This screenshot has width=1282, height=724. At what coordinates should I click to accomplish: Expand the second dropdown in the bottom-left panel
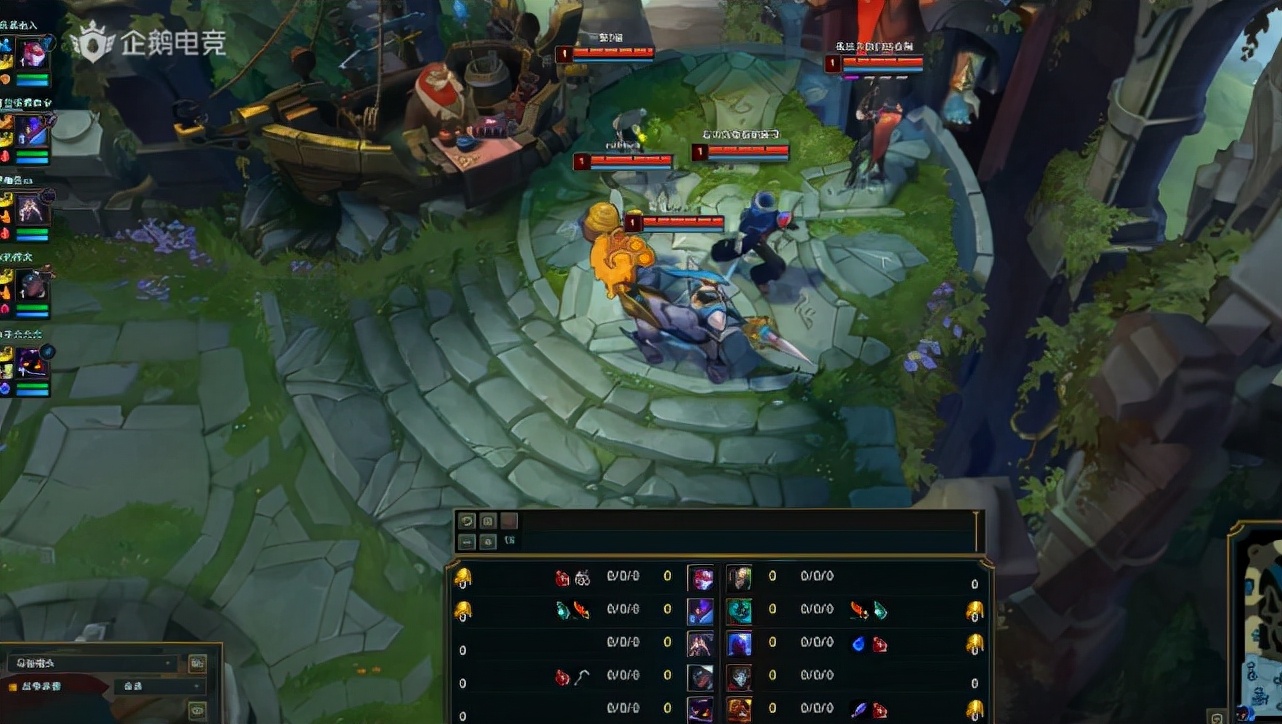[x=160, y=686]
